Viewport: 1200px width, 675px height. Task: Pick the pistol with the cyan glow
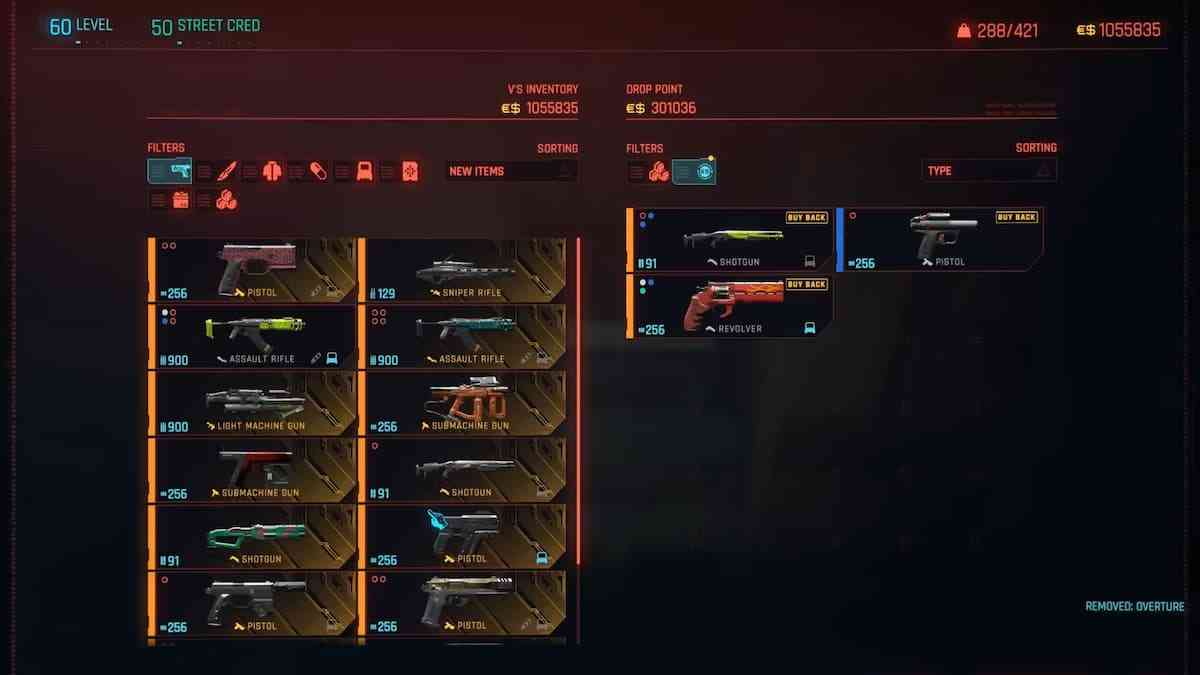click(x=462, y=536)
